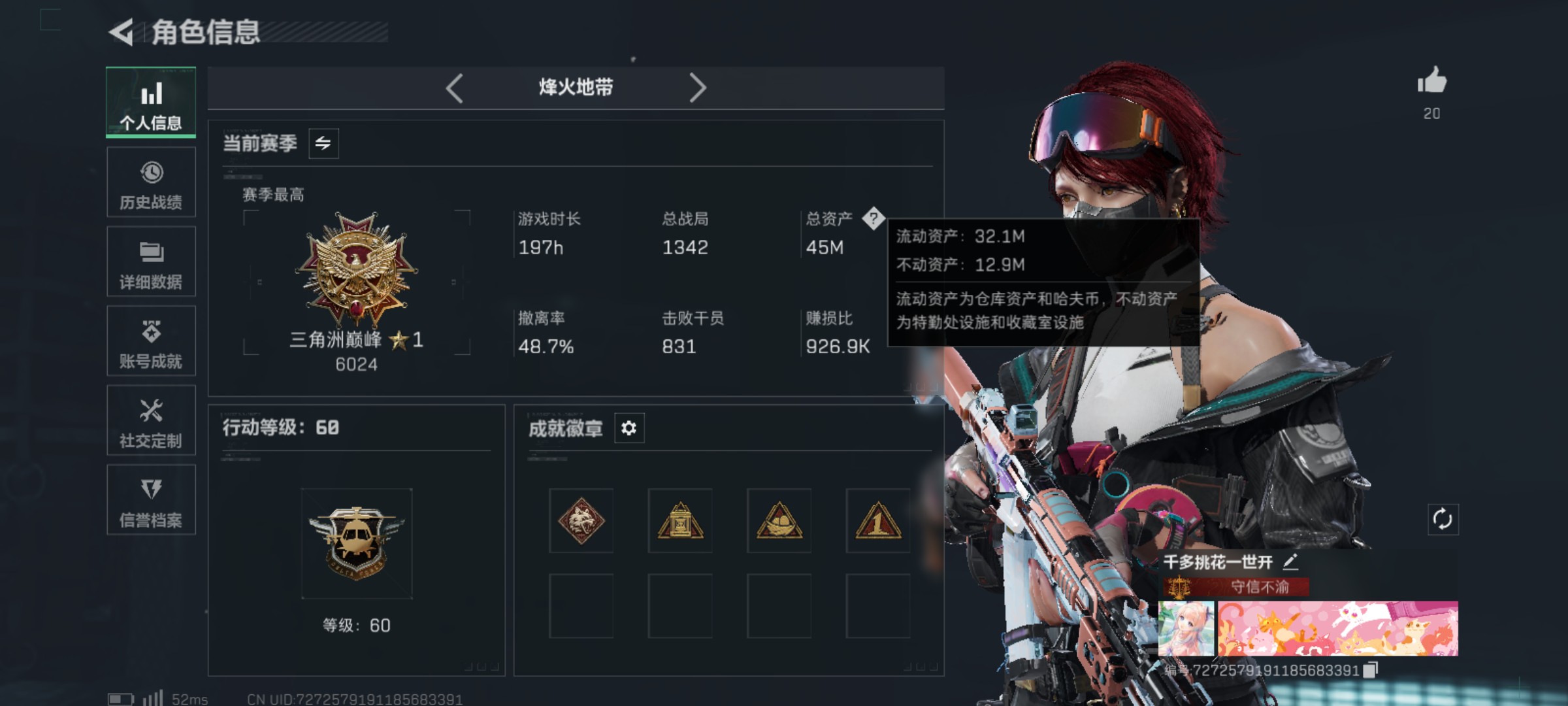View the 信誉档案 tab
Viewport: 1568px width, 706px height.
click(151, 500)
